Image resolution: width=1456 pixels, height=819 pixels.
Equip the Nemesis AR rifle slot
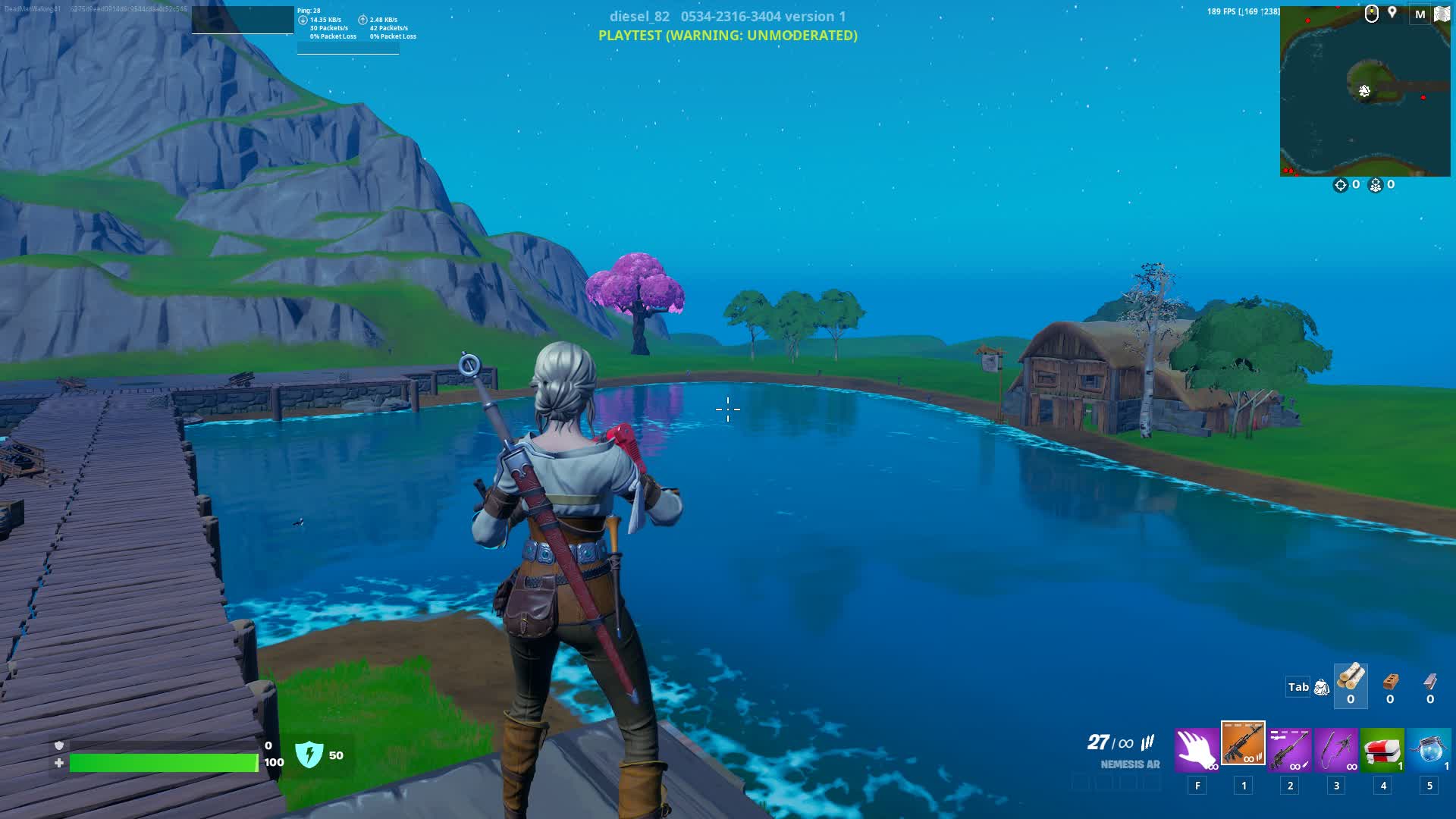click(1243, 744)
